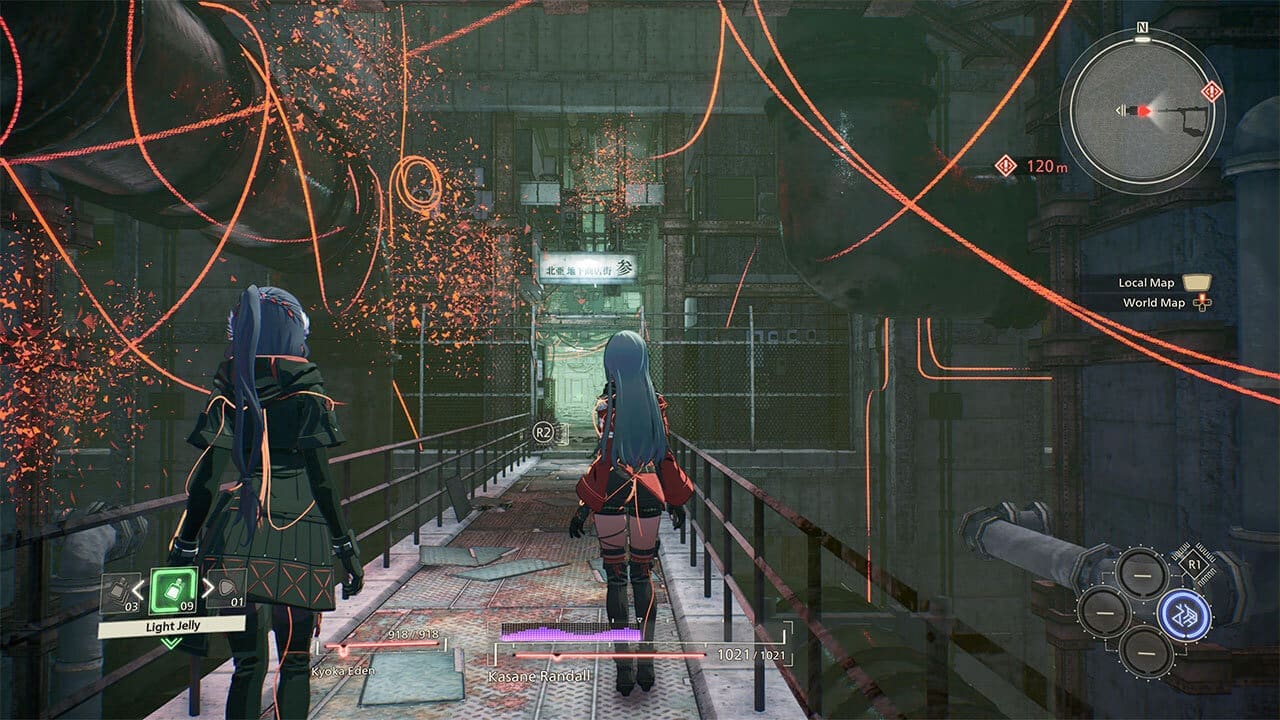Image resolution: width=1280 pixels, height=720 pixels.
Task: Click Kasane's purple psychokinesis gauge
Action: [570, 633]
